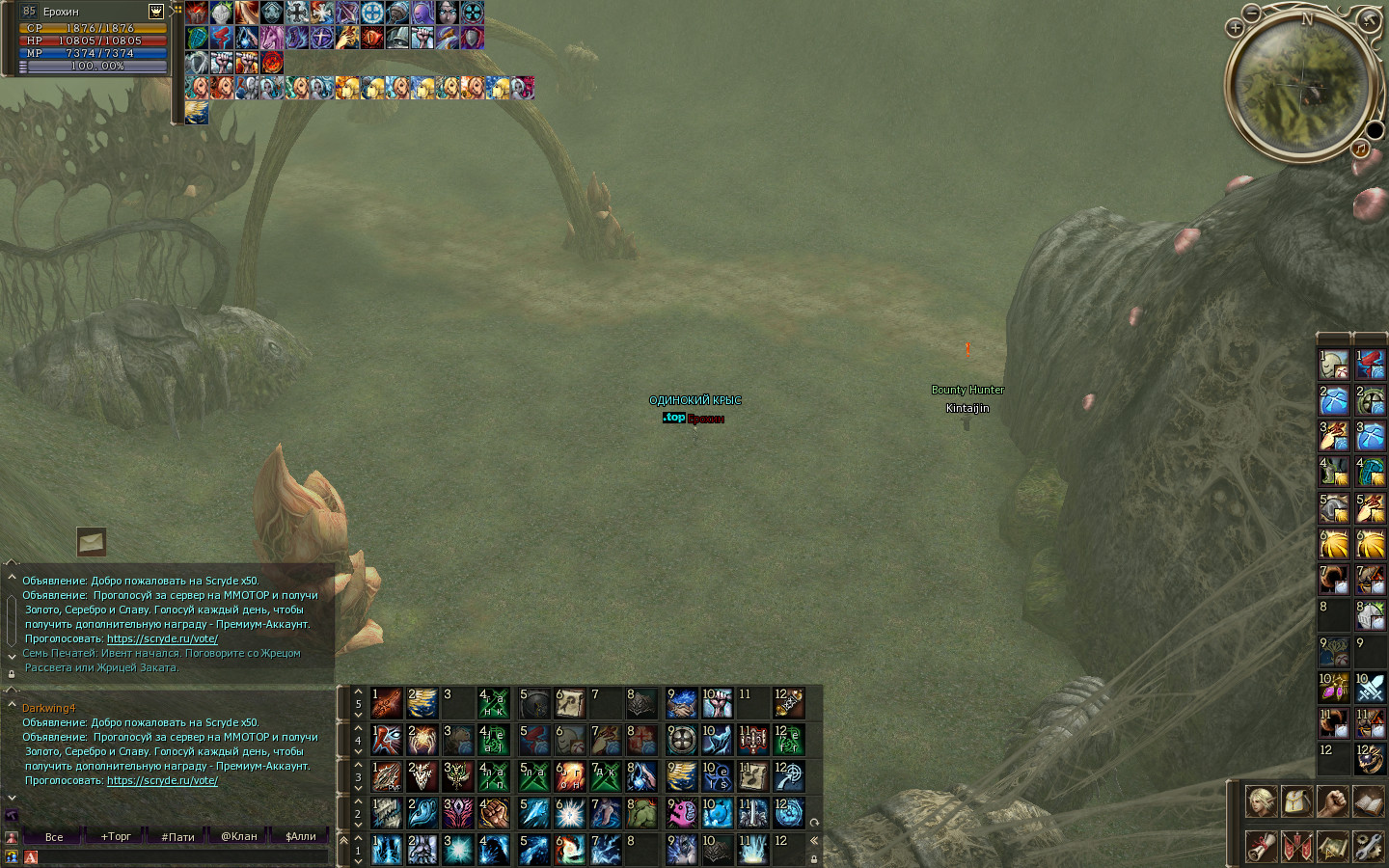Select the #Пати chat tab

(x=177, y=836)
